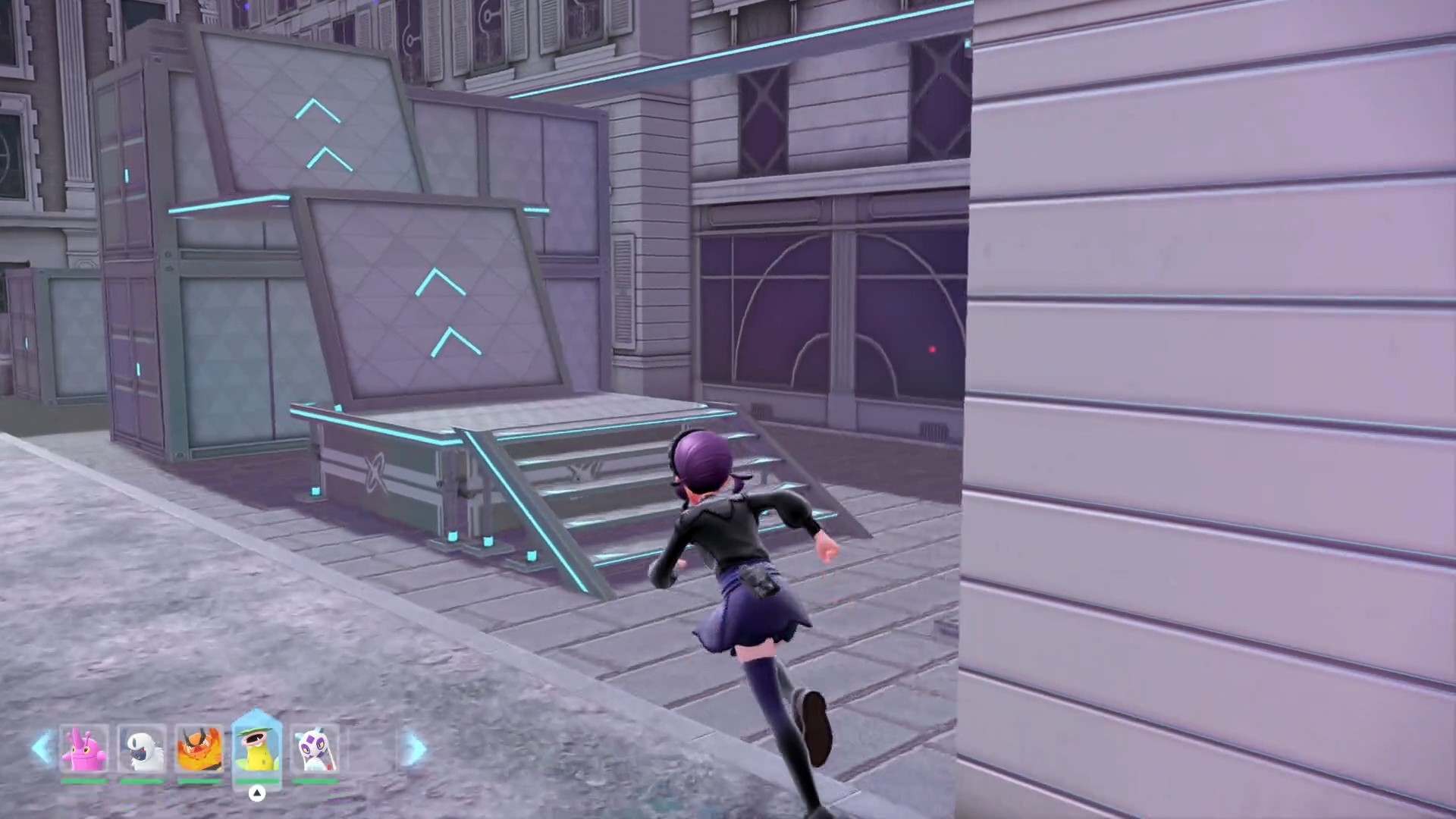
Task: Switch to Emboar in the party bar
Action: pos(199,749)
